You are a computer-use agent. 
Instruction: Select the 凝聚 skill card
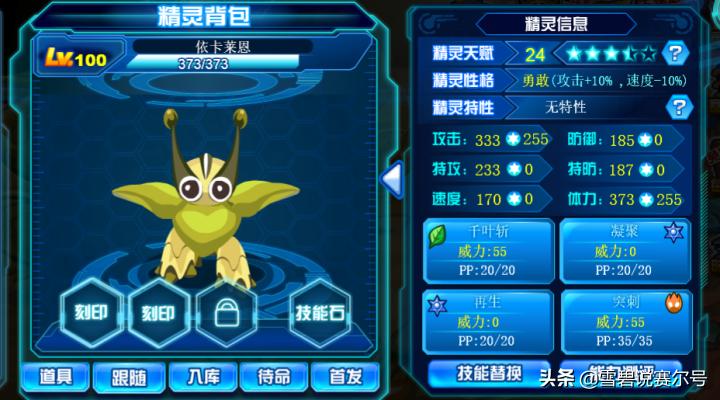(624, 250)
